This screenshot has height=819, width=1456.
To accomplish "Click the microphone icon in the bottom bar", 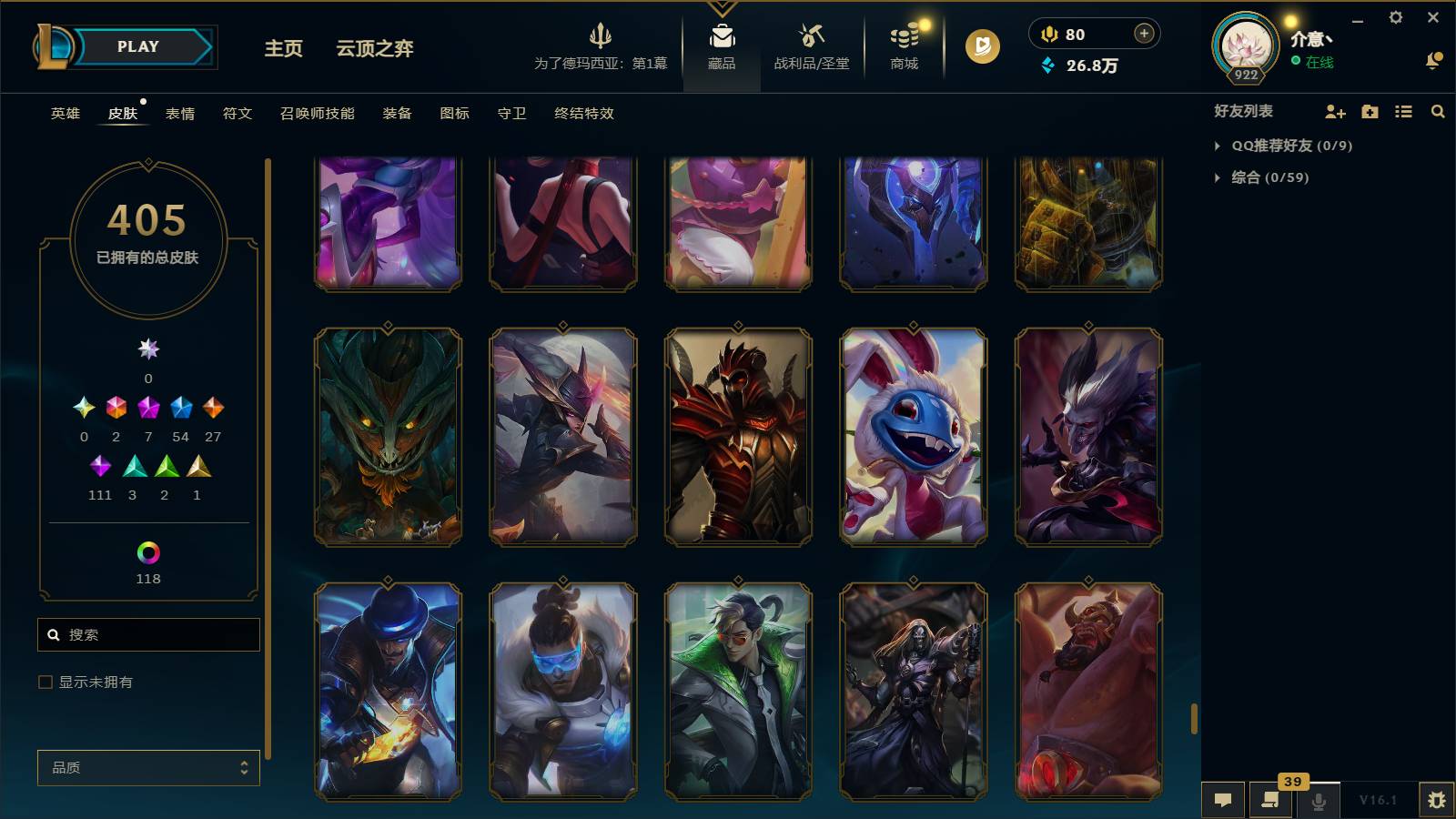I will (1318, 800).
